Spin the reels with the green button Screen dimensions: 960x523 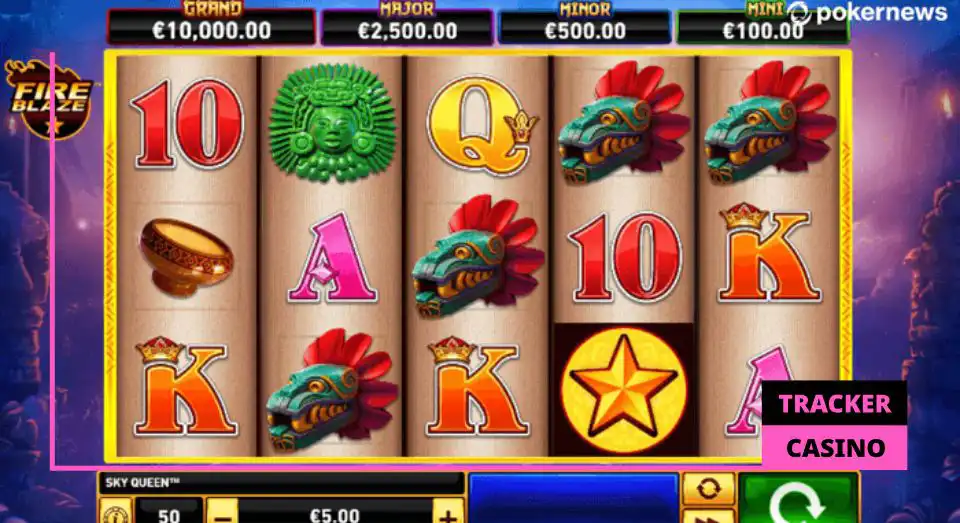pos(799,499)
